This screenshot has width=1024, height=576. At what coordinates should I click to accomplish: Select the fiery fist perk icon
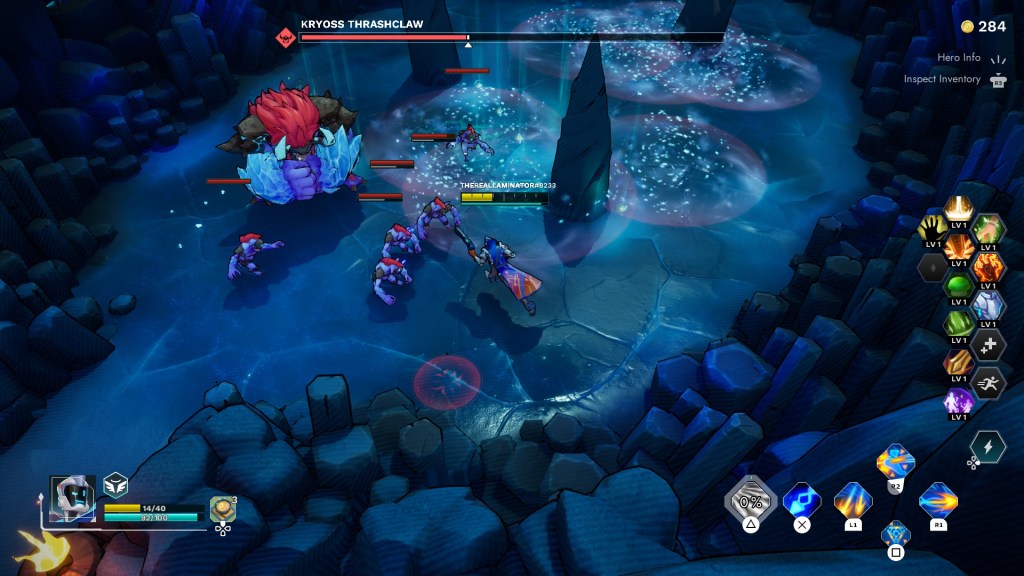[988, 267]
